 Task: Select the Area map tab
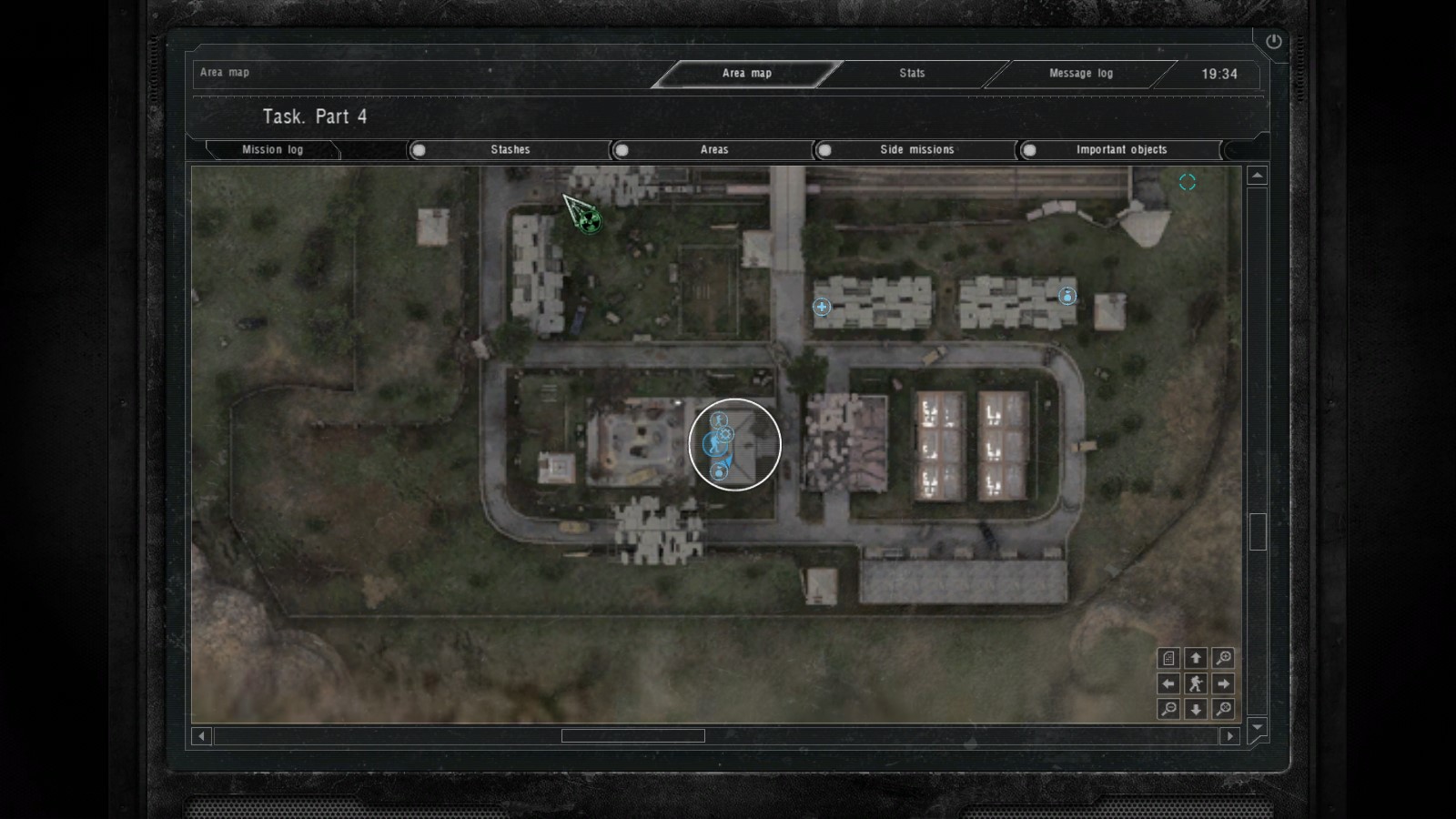coord(746,74)
